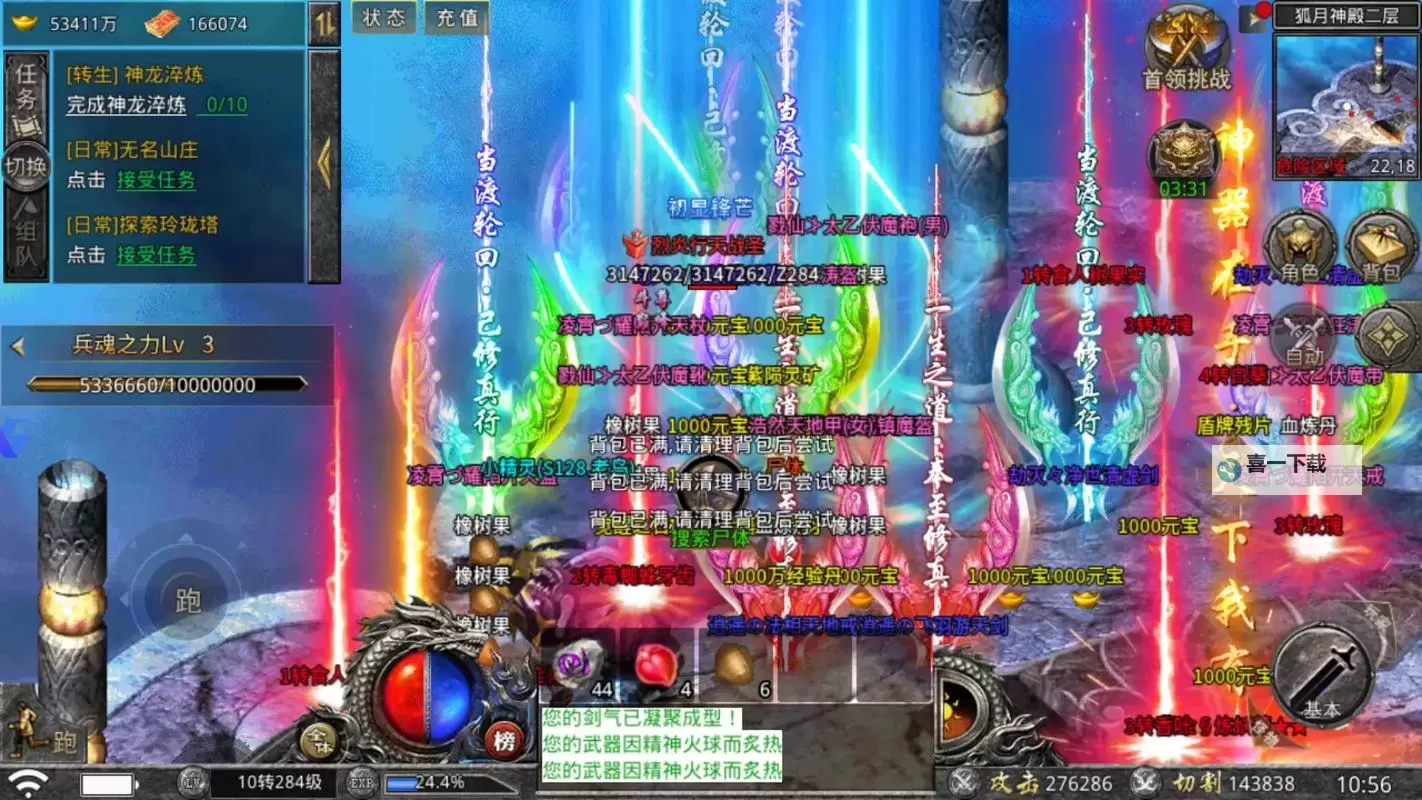Tap the red 榜 ranking button
The height and width of the screenshot is (800, 1422).
(x=506, y=741)
